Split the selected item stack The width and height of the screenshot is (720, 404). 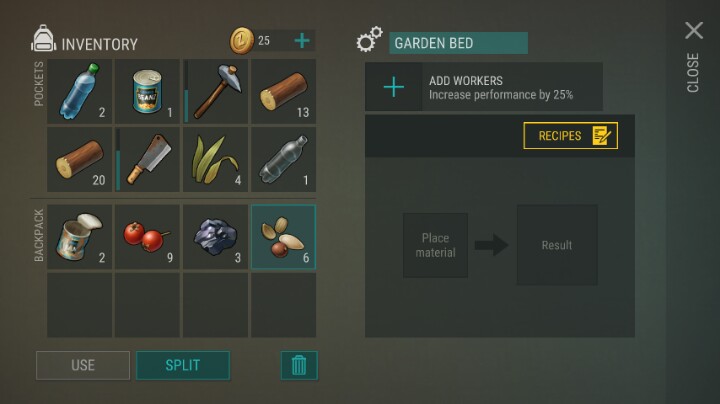(183, 365)
